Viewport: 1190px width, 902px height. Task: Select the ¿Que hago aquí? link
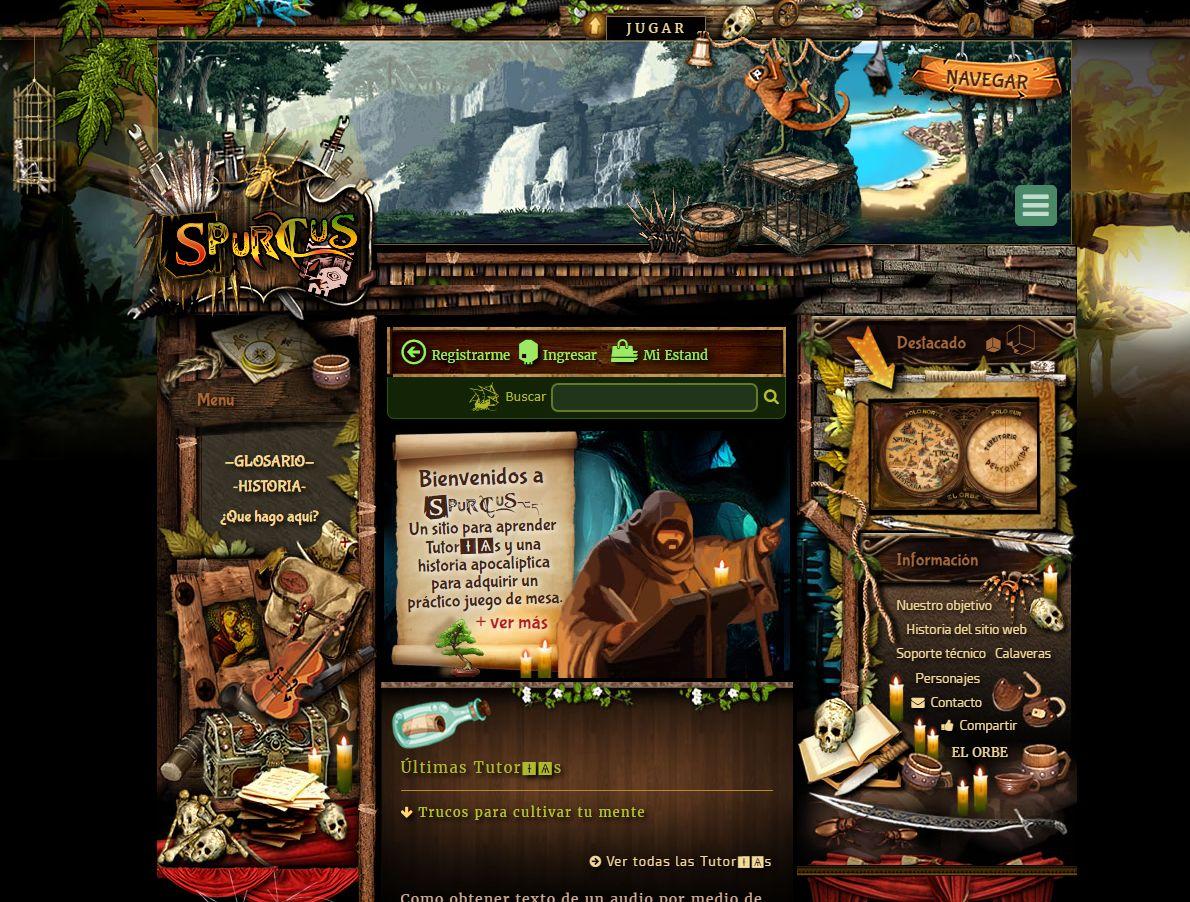point(270,517)
